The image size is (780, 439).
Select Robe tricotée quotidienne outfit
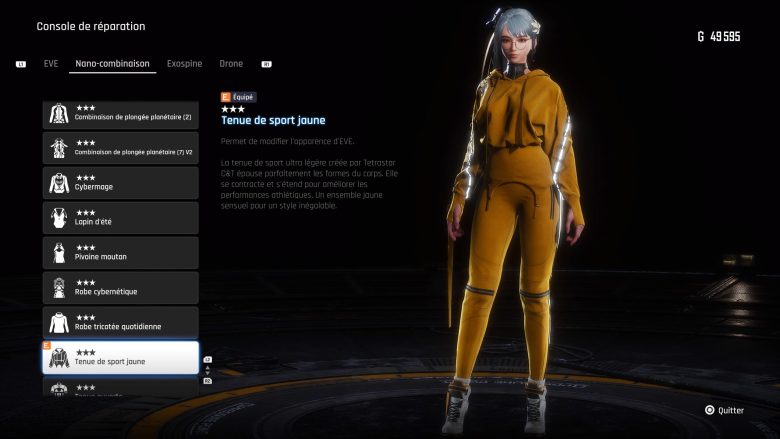pos(120,322)
